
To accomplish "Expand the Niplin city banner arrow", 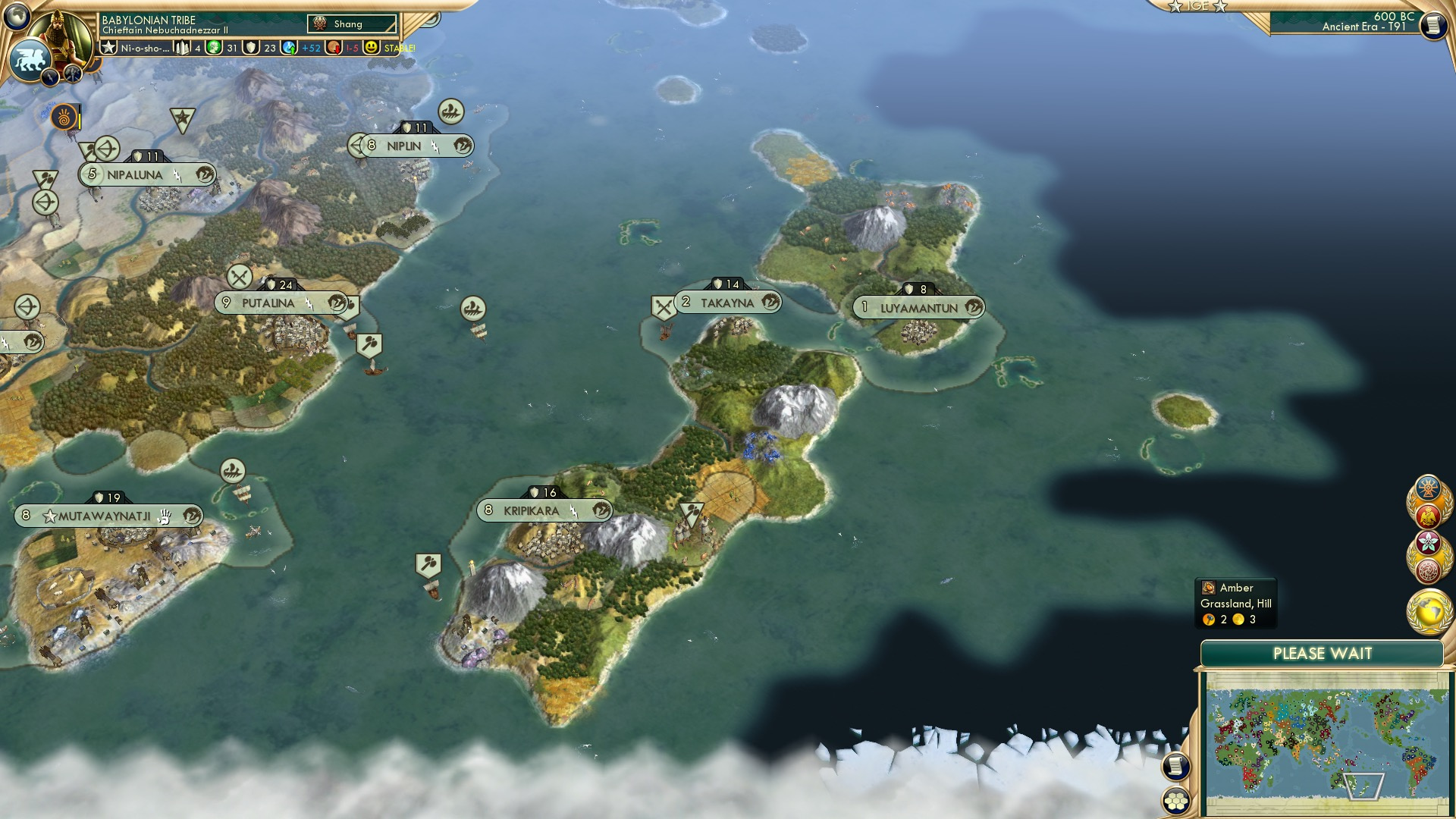I will pyautogui.click(x=355, y=145).
